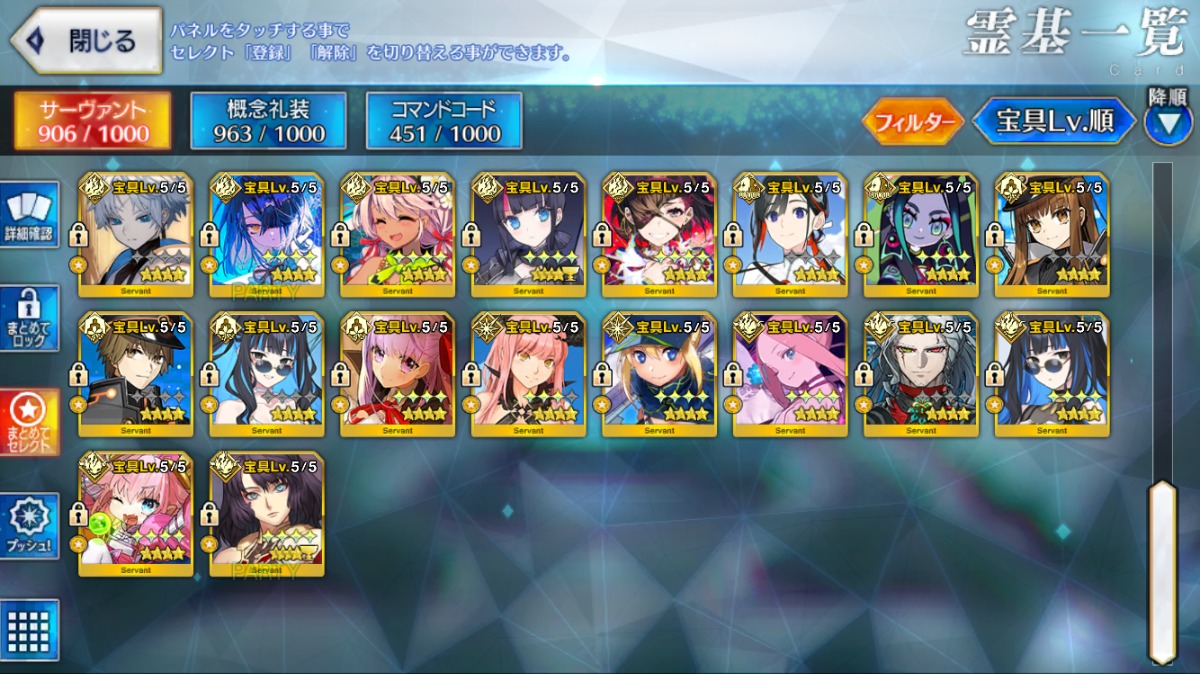The width and height of the screenshot is (1200, 674).
Task: Close the card list with 閉じる
Action: click(x=86, y=41)
